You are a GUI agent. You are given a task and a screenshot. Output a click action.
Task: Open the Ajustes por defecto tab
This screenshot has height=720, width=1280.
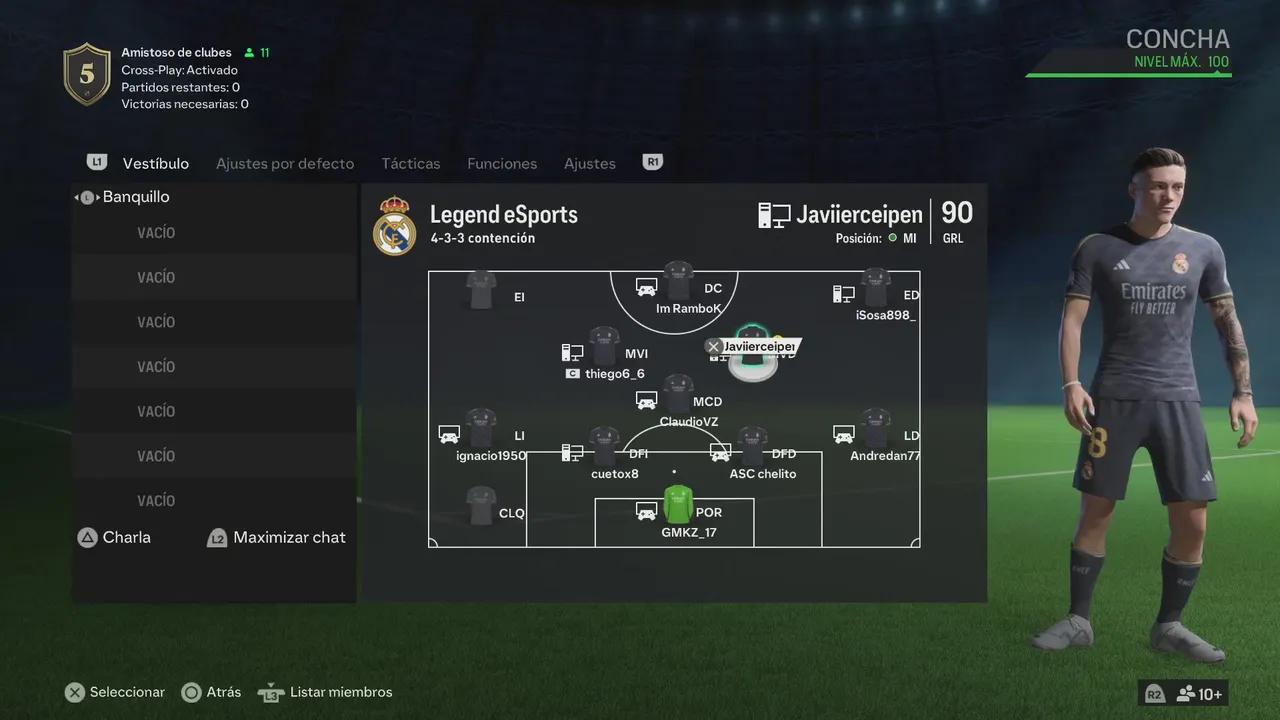(x=285, y=163)
